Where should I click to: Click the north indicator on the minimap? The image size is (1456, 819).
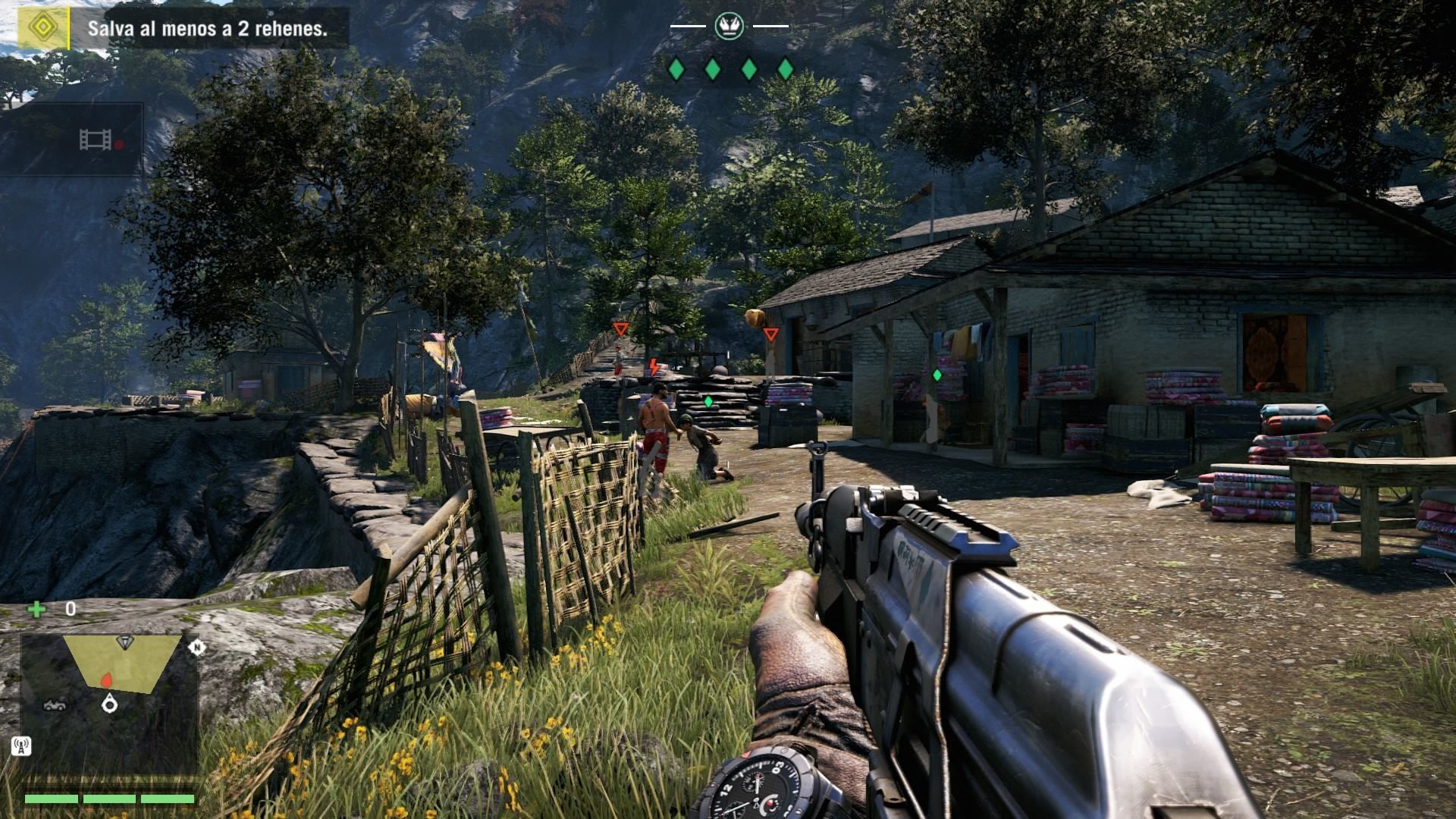197,647
